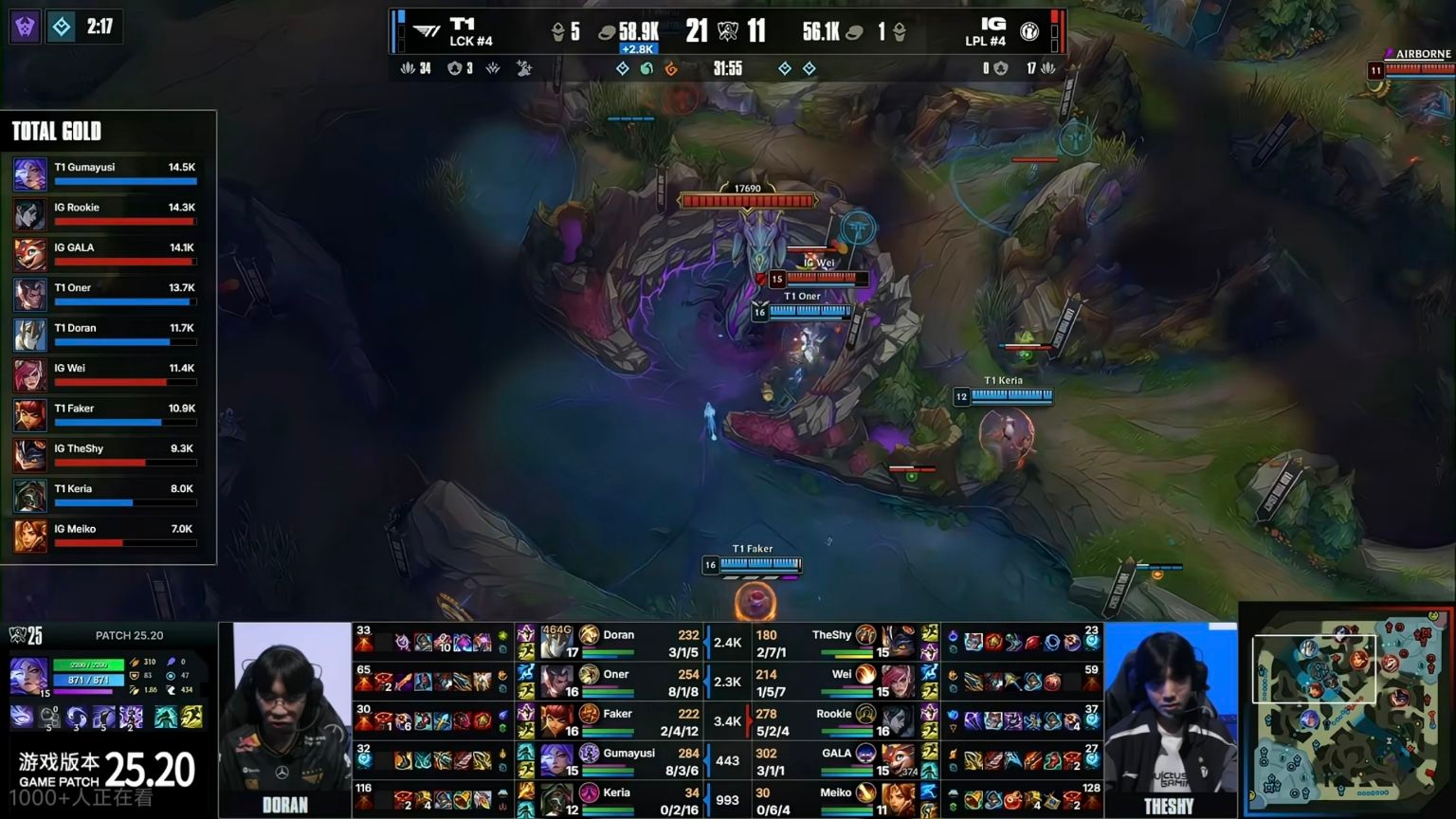The image size is (1456, 819).
Task: Select T1 Gumayusi in the Total Gold list
Action: pos(105,173)
